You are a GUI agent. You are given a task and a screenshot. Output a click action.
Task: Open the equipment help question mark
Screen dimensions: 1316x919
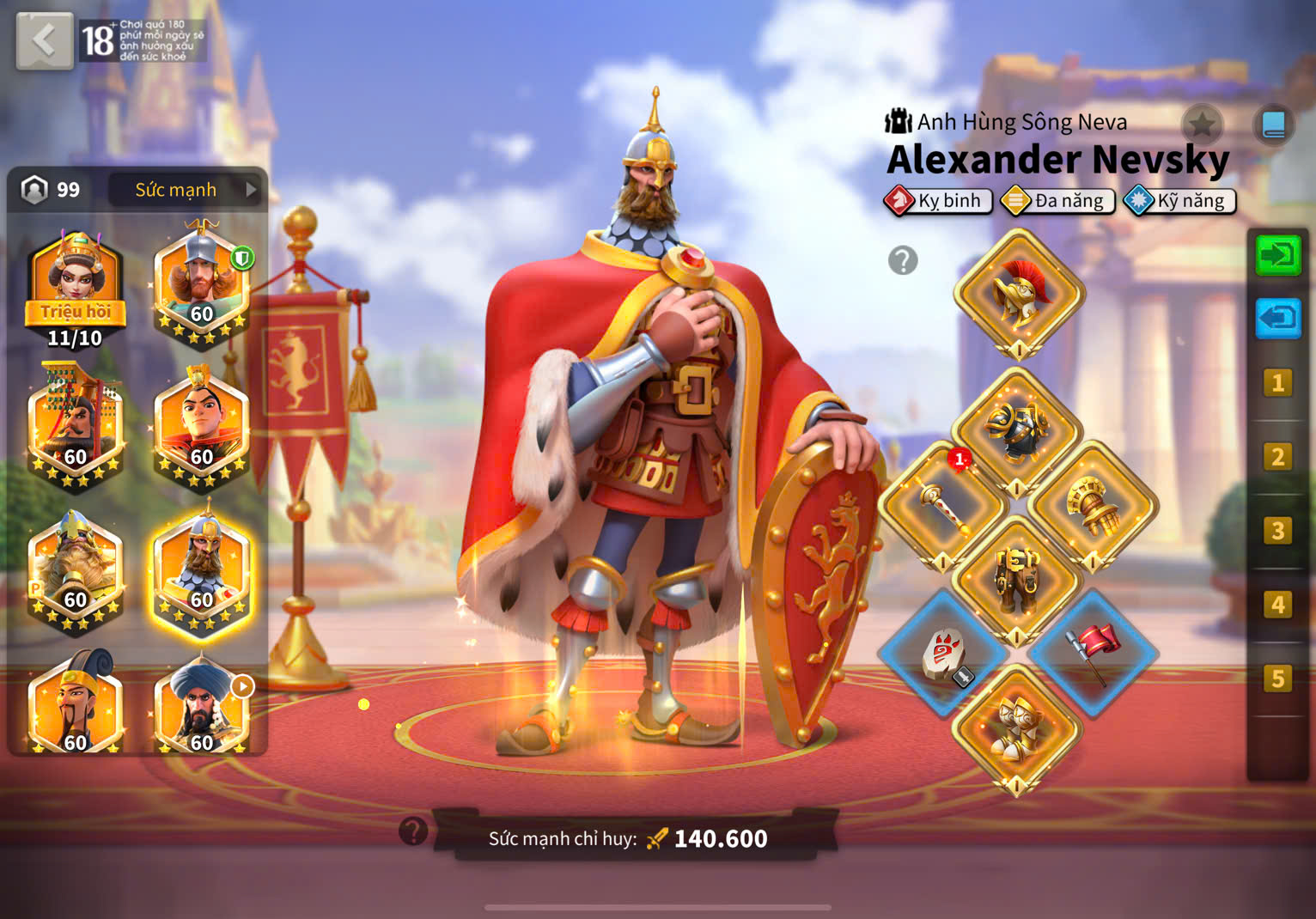903,260
